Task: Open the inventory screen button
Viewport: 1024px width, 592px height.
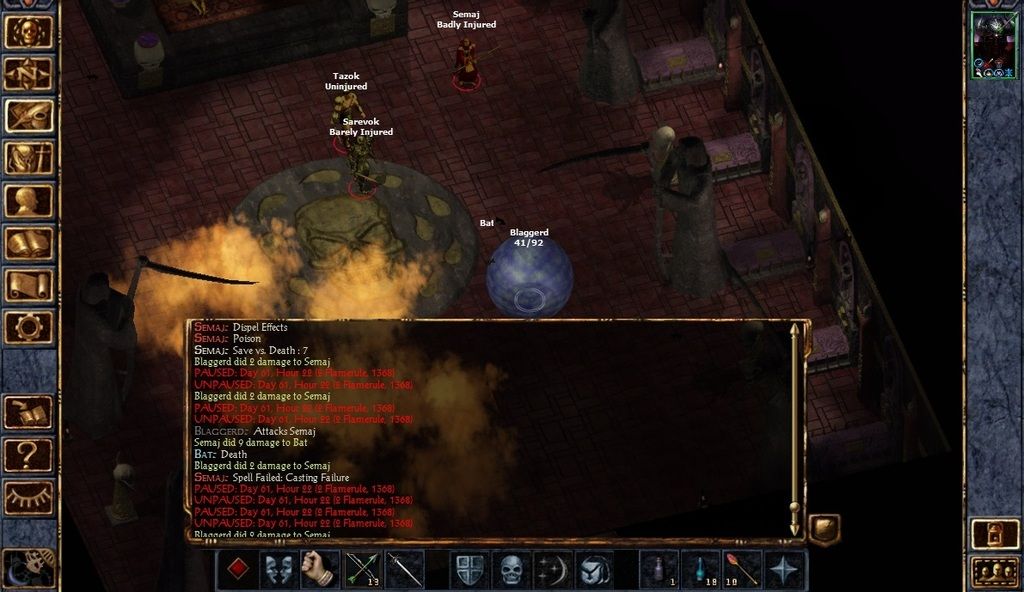Action: pos(29,158)
